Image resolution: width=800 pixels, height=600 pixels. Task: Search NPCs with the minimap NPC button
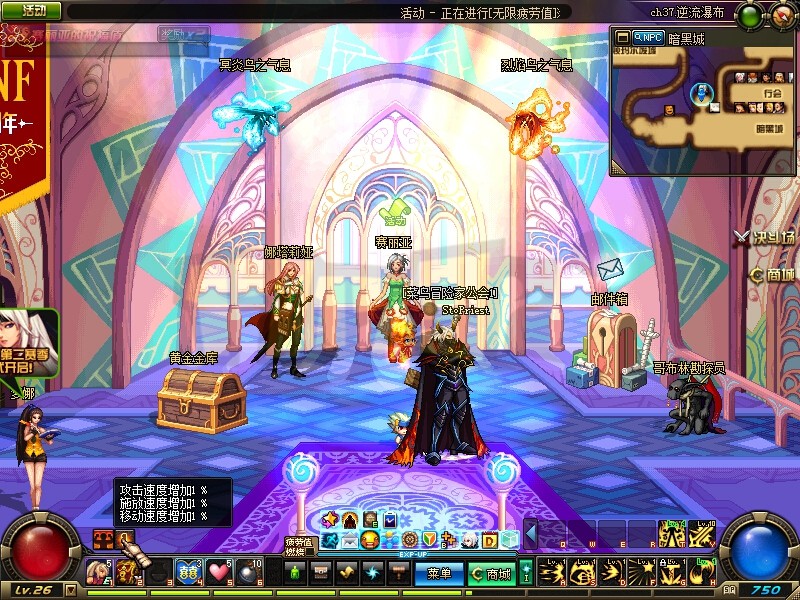[649, 37]
